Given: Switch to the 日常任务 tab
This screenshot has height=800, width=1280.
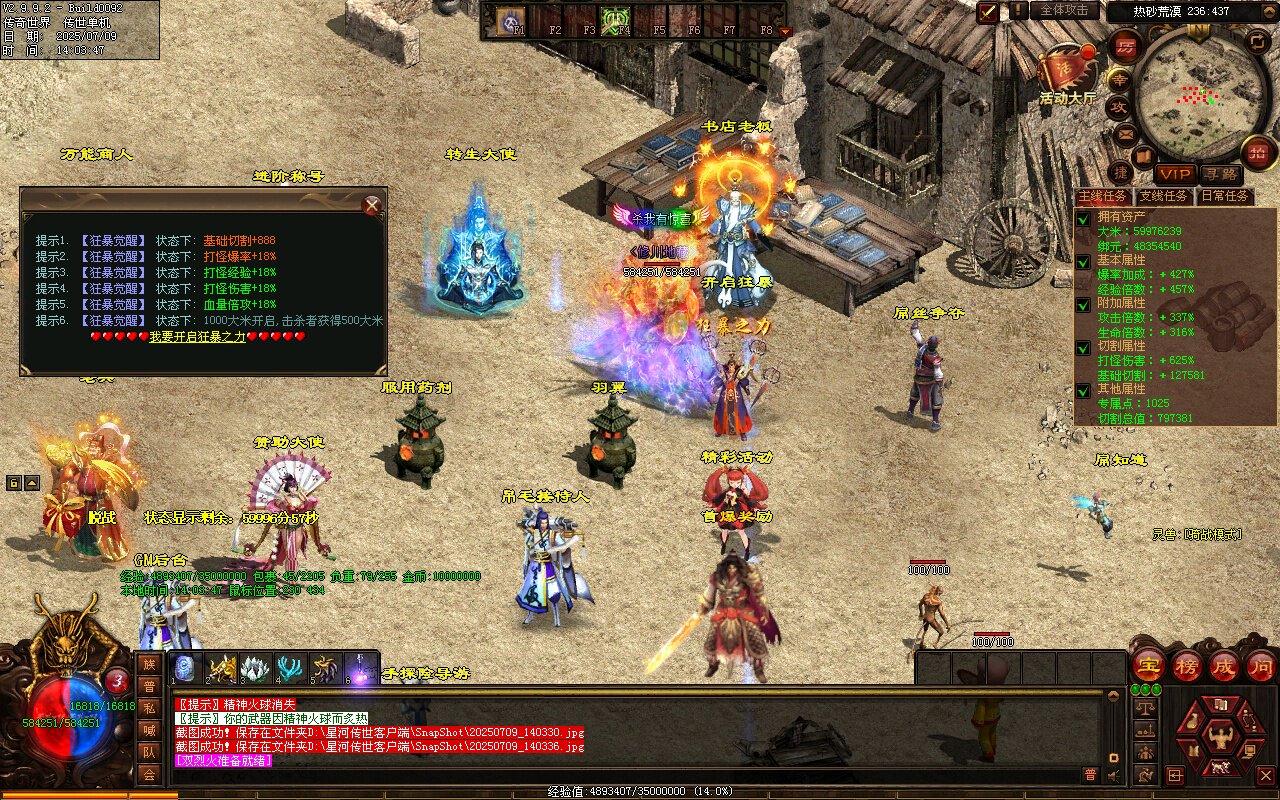Looking at the screenshot, I should point(1225,196).
